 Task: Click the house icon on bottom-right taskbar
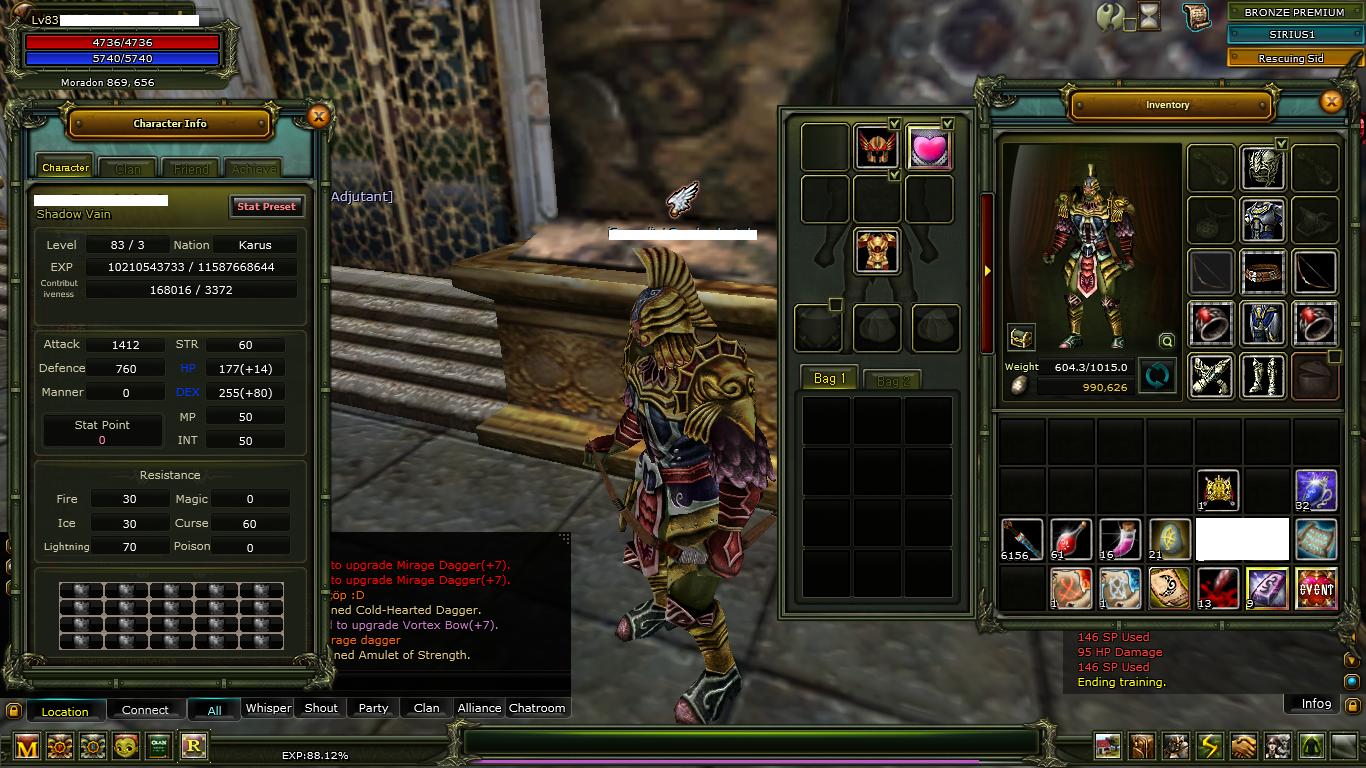tap(1107, 745)
